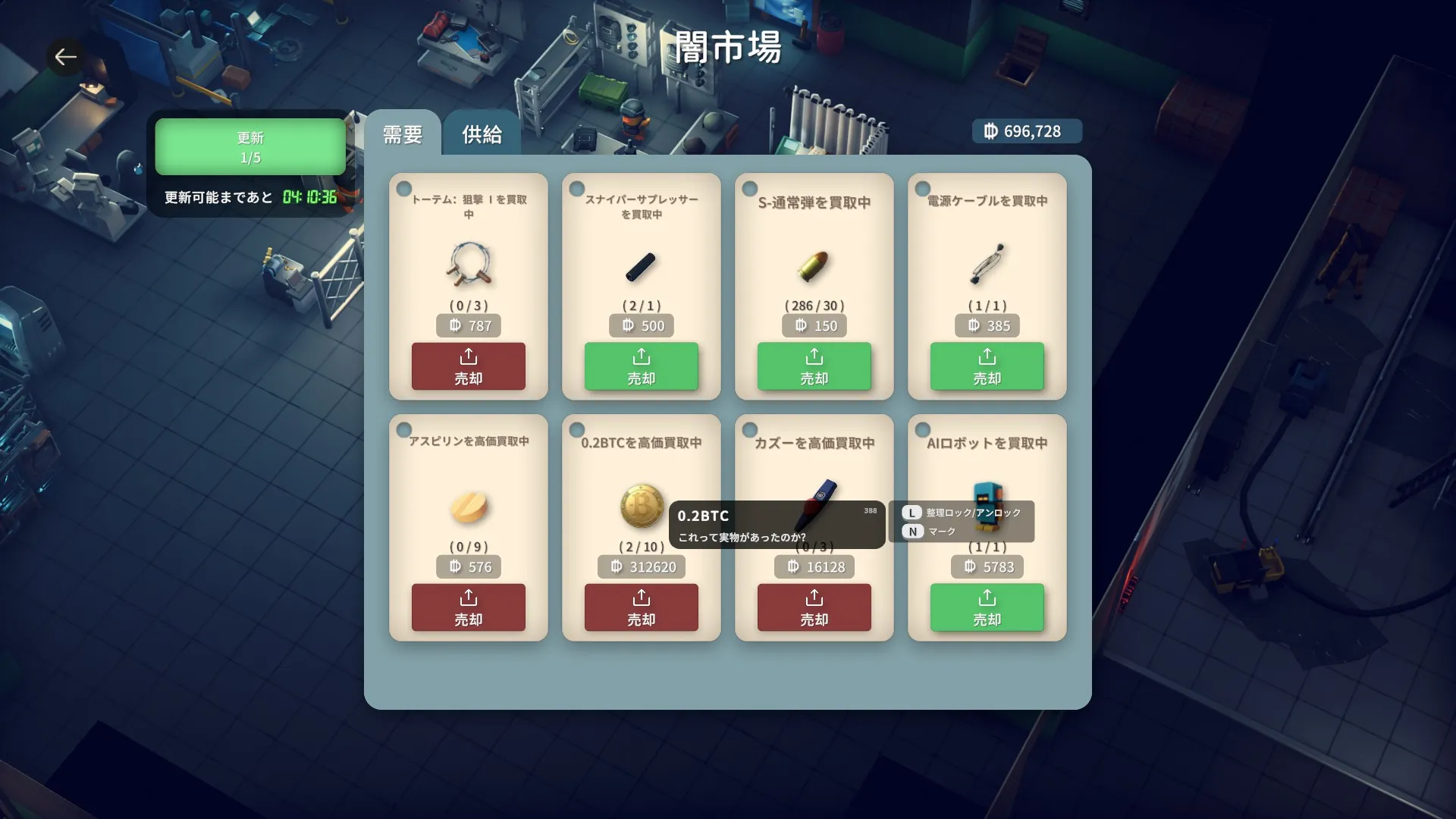Click the S-通常弾 bullet icon
The height and width of the screenshot is (819, 1456).
point(814,267)
